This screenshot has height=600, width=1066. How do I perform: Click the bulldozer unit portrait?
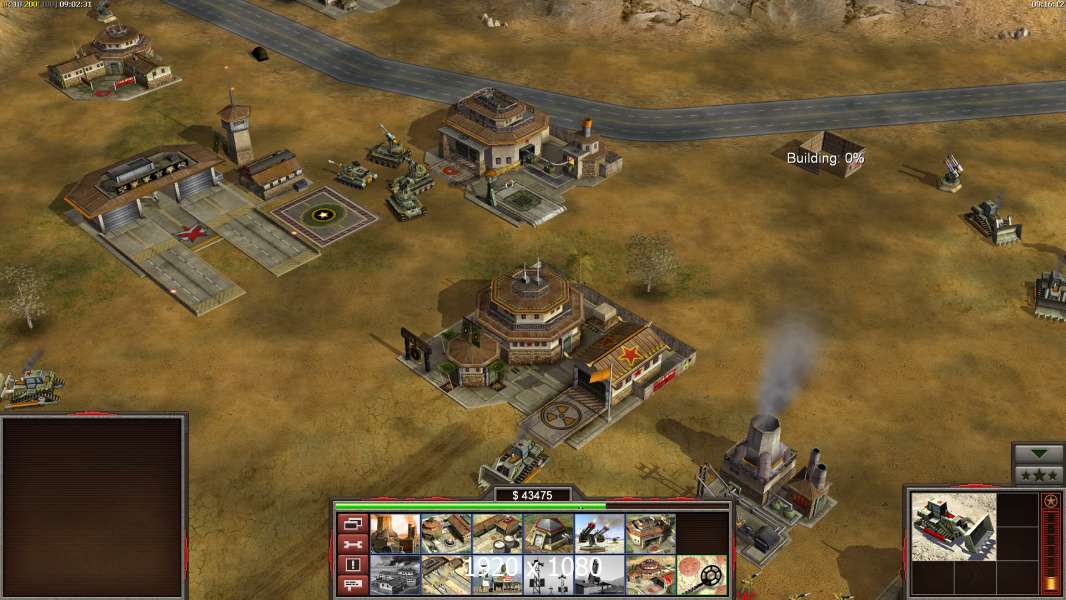(x=953, y=526)
